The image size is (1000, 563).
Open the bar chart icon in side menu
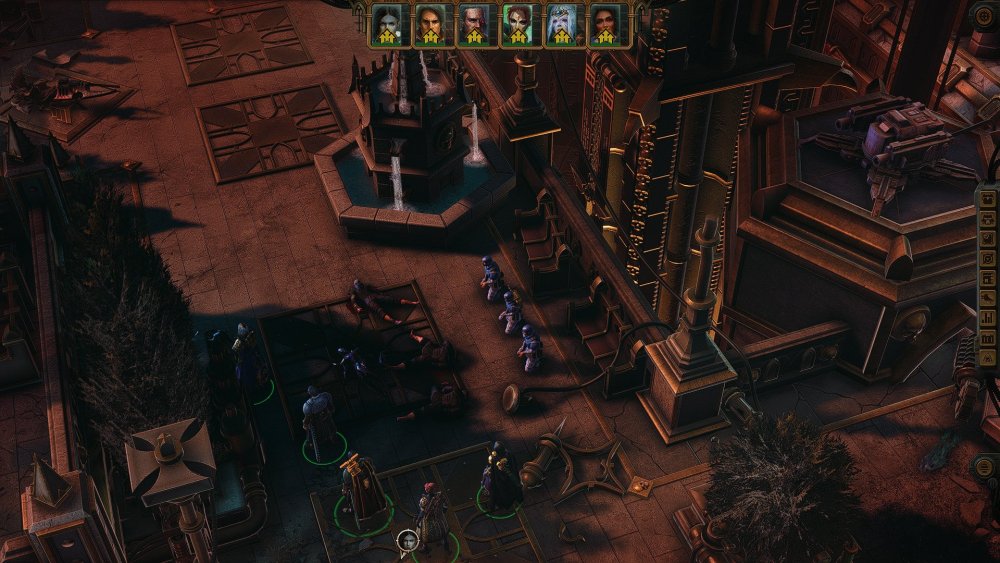(988, 317)
